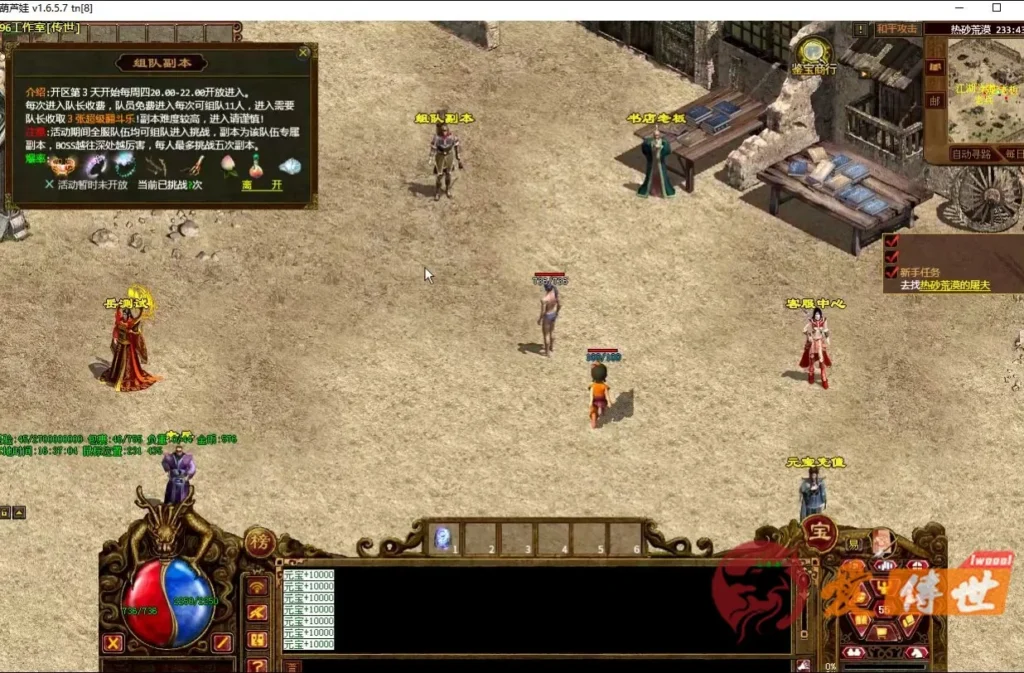Open the 宝 treasure shop button
This screenshot has height=673, width=1024.
coord(818,533)
